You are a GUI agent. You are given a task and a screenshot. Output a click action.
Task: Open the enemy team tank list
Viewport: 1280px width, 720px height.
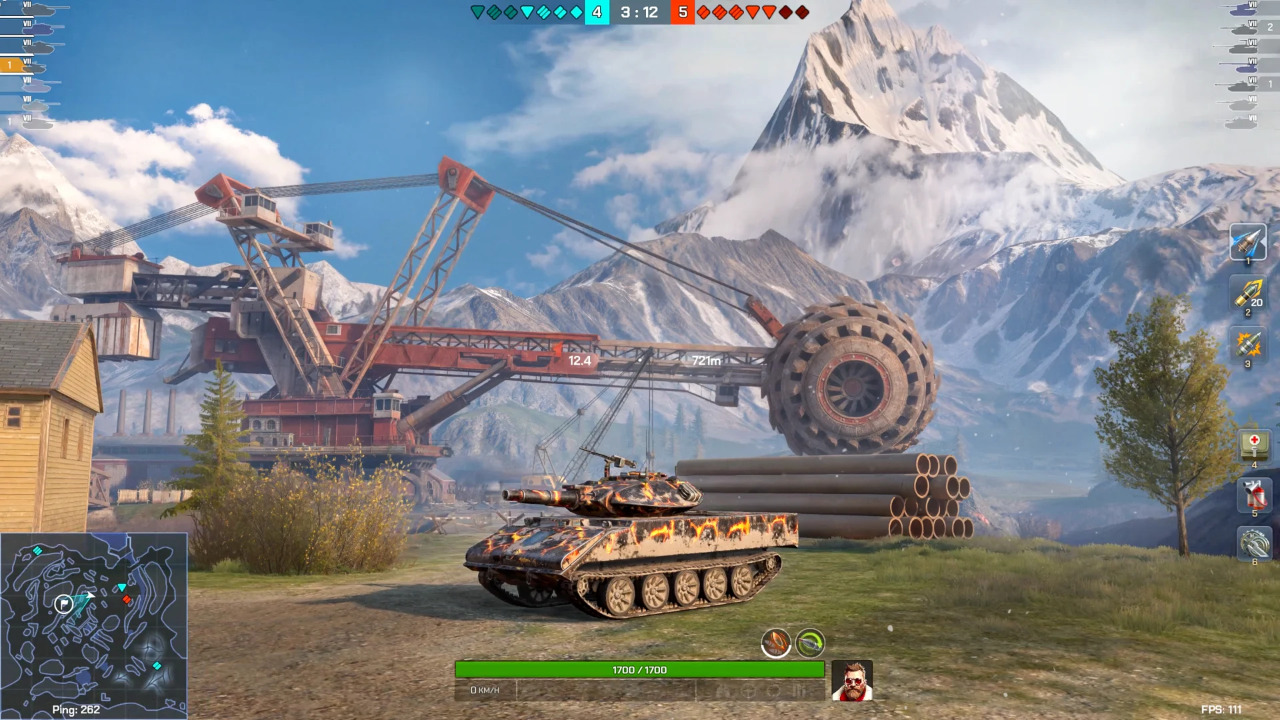click(x=1248, y=66)
